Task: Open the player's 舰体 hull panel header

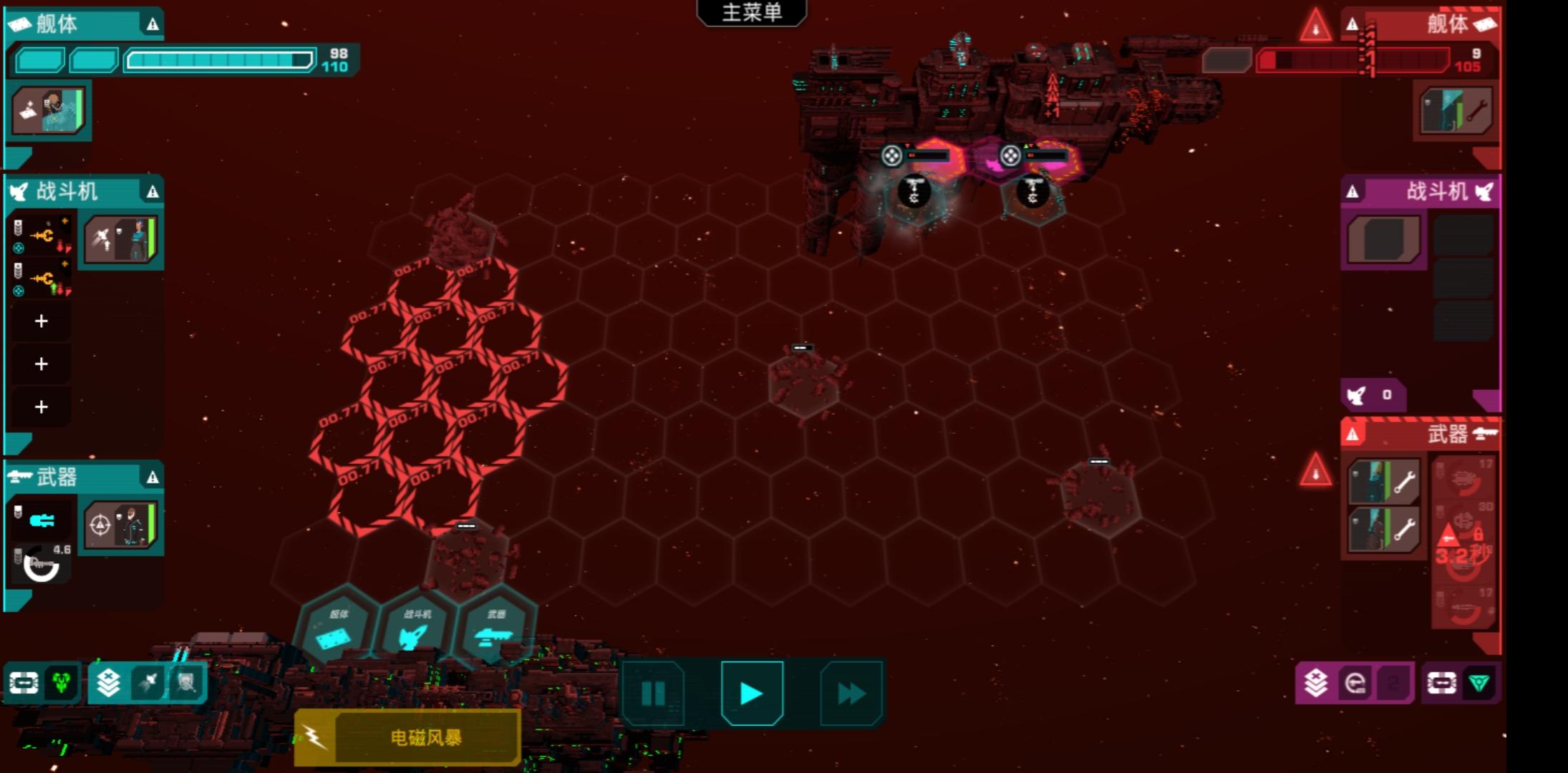Action: (x=83, y=24)
